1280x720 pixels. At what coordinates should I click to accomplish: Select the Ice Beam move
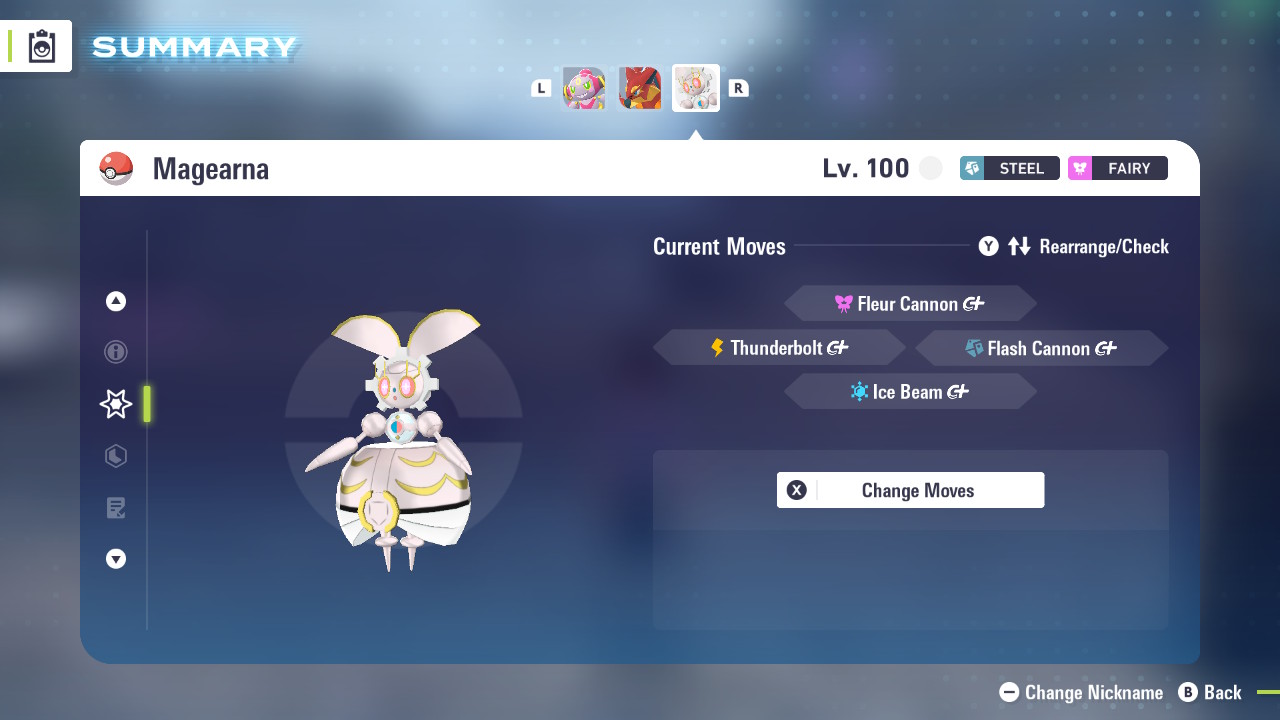tap(910, 391)
